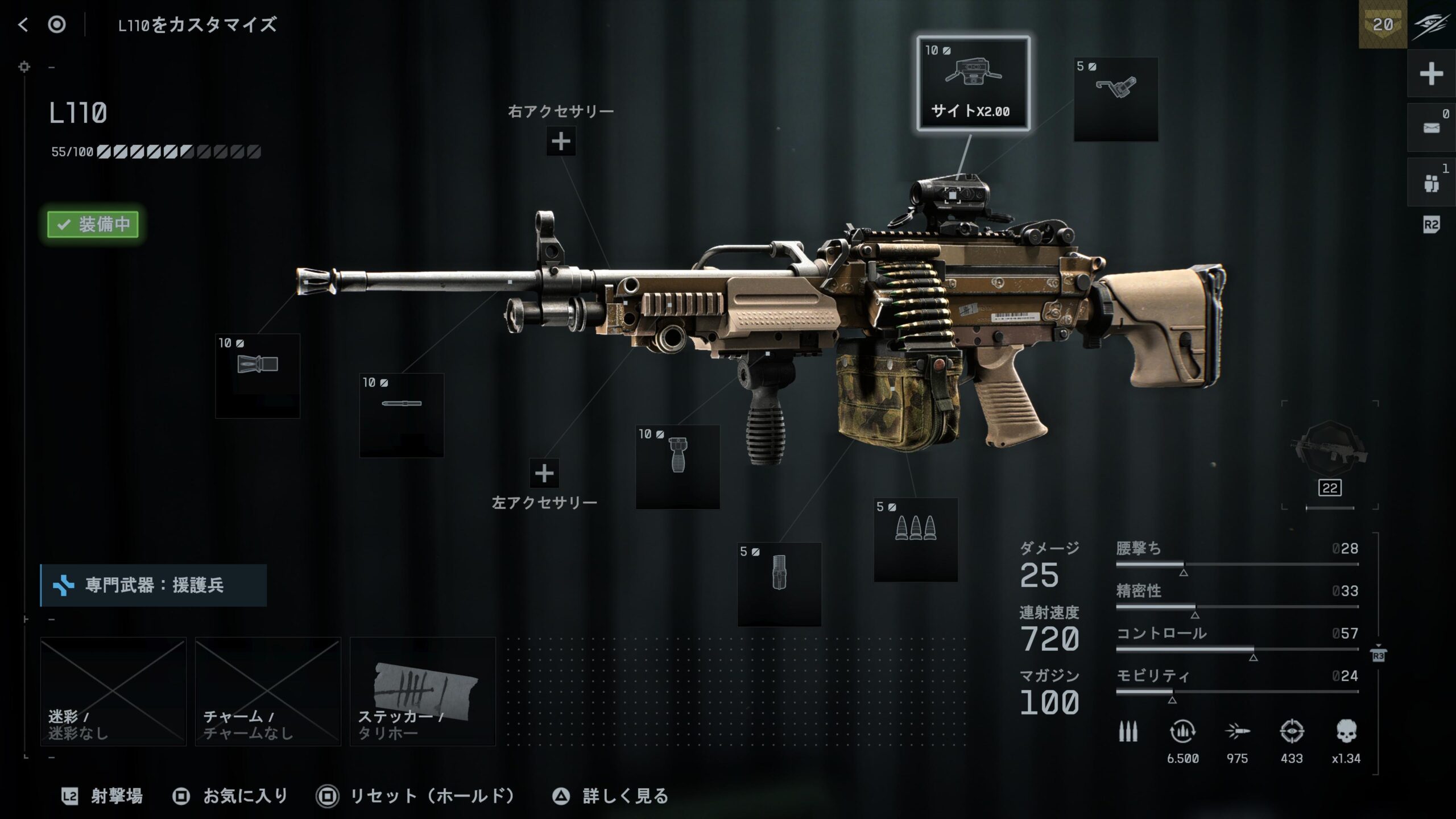Open the plus icon in the sidebar
This screenshot has height=819, width=1456.
(1431, 74)
